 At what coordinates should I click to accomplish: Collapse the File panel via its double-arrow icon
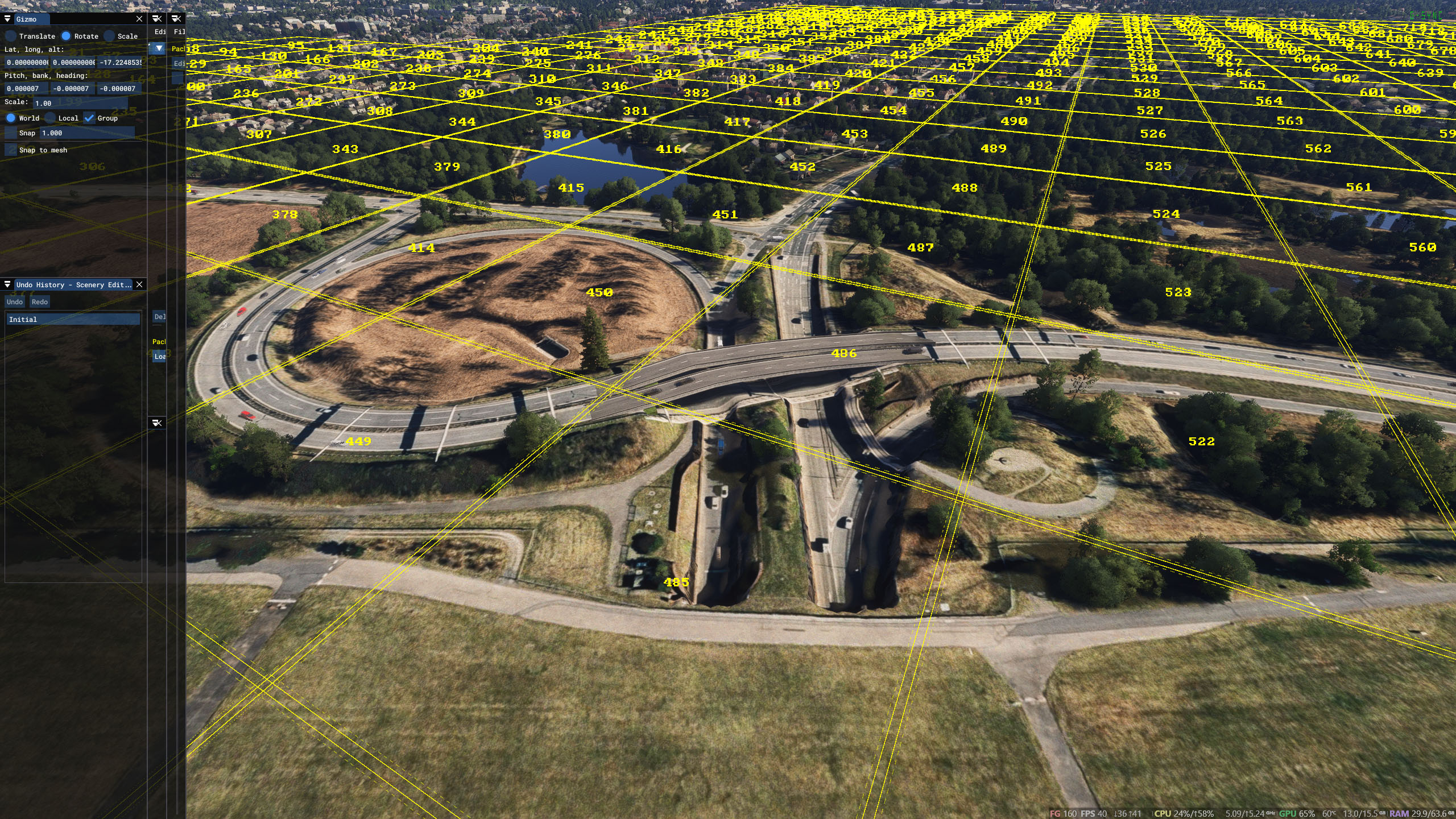click(x=177, y=19)
